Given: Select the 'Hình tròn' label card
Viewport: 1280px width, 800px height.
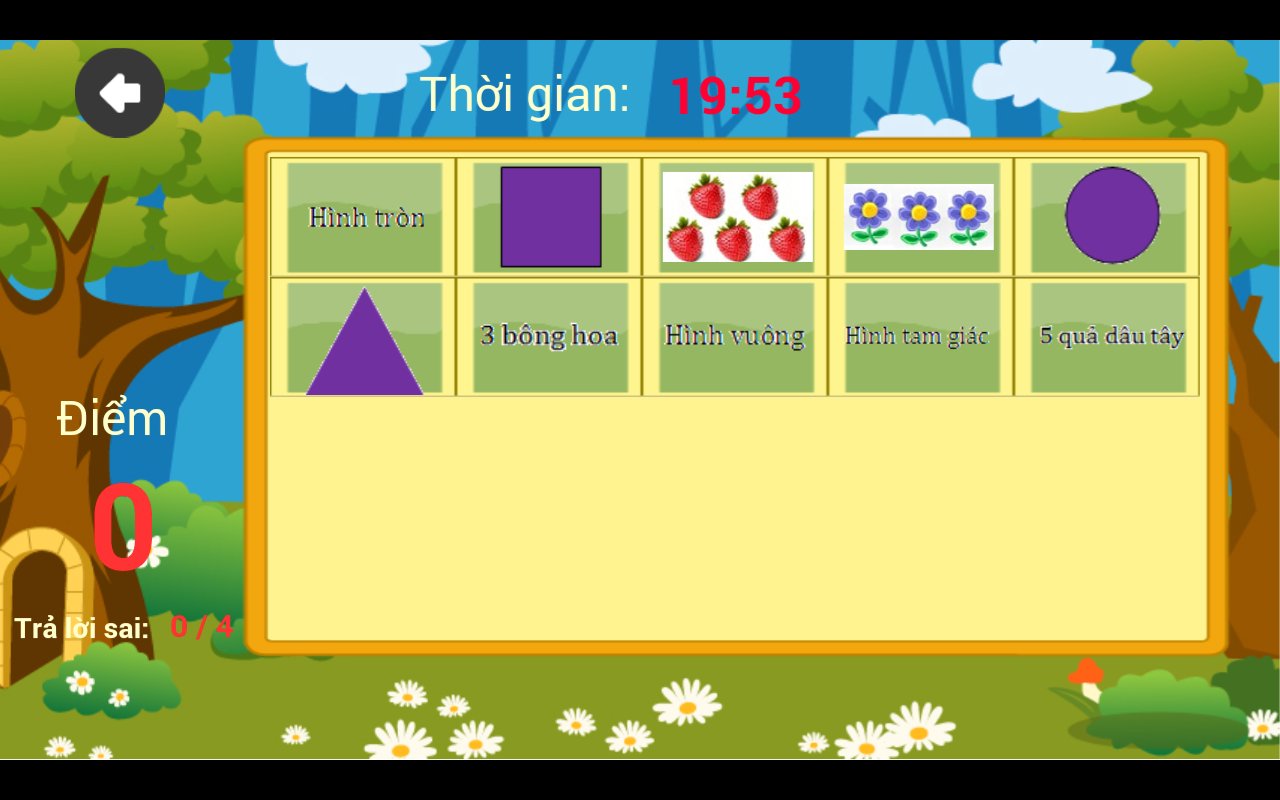Looking at the screenshot, I should (x=364, y=217).
